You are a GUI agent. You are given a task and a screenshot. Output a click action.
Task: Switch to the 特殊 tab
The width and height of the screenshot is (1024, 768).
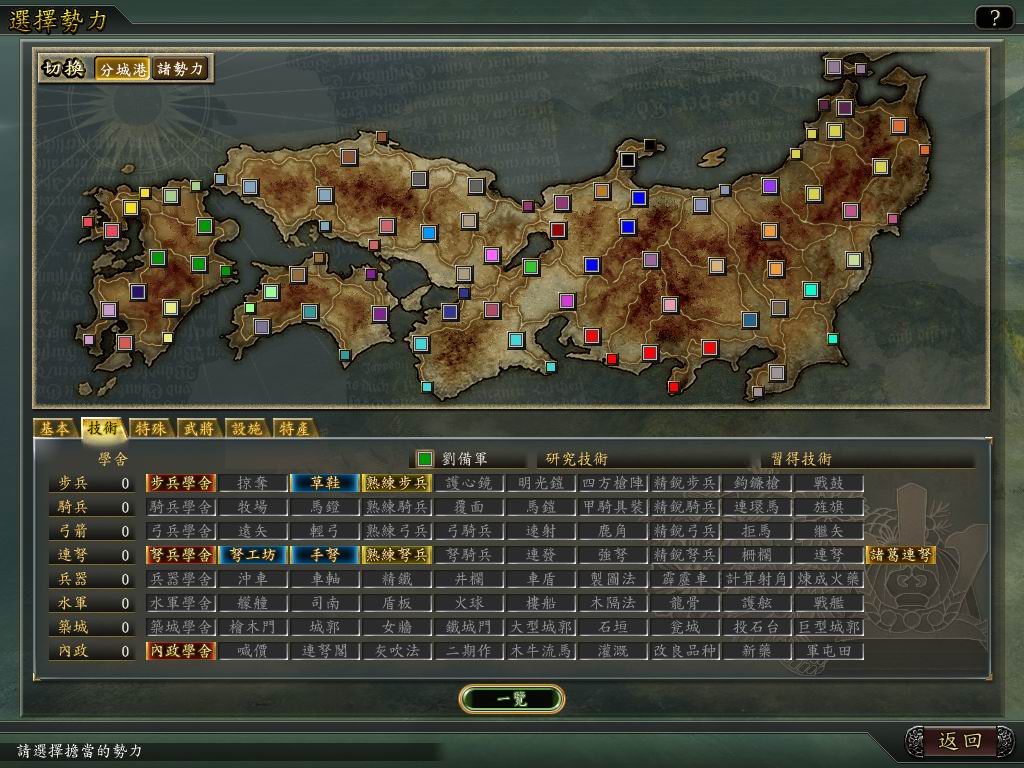click(x=150, y=429)
